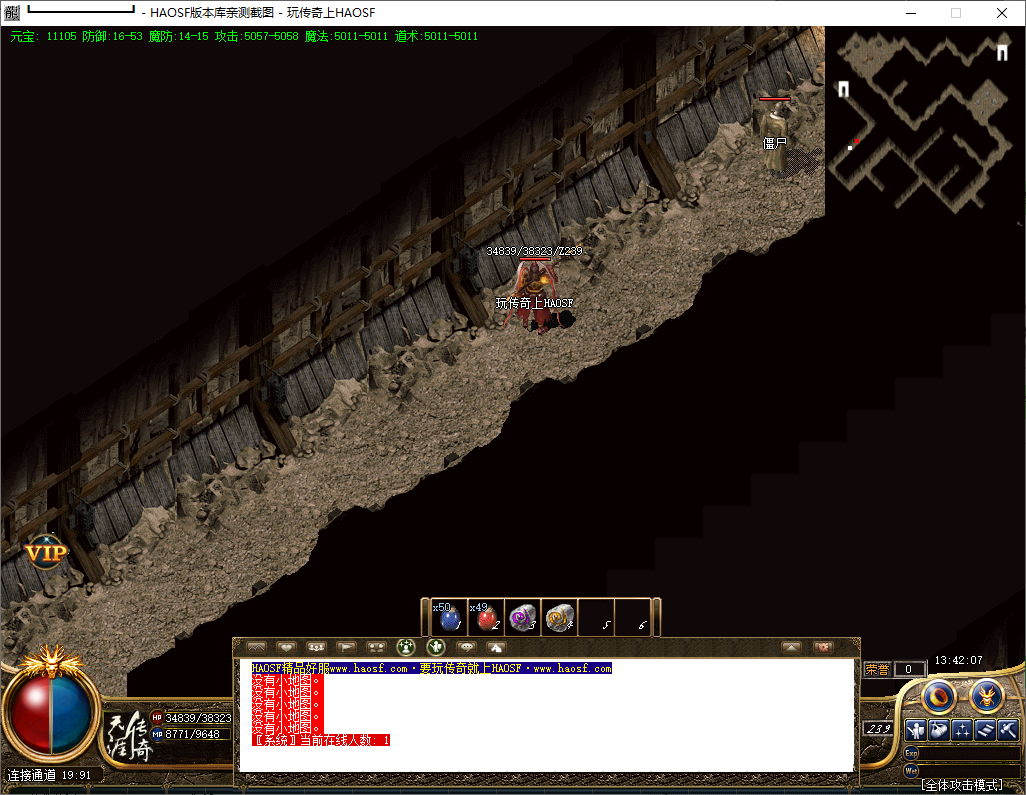Open the skills panel with sparkle icon
Screen dimensions: 1026x795
pos(962,730)
